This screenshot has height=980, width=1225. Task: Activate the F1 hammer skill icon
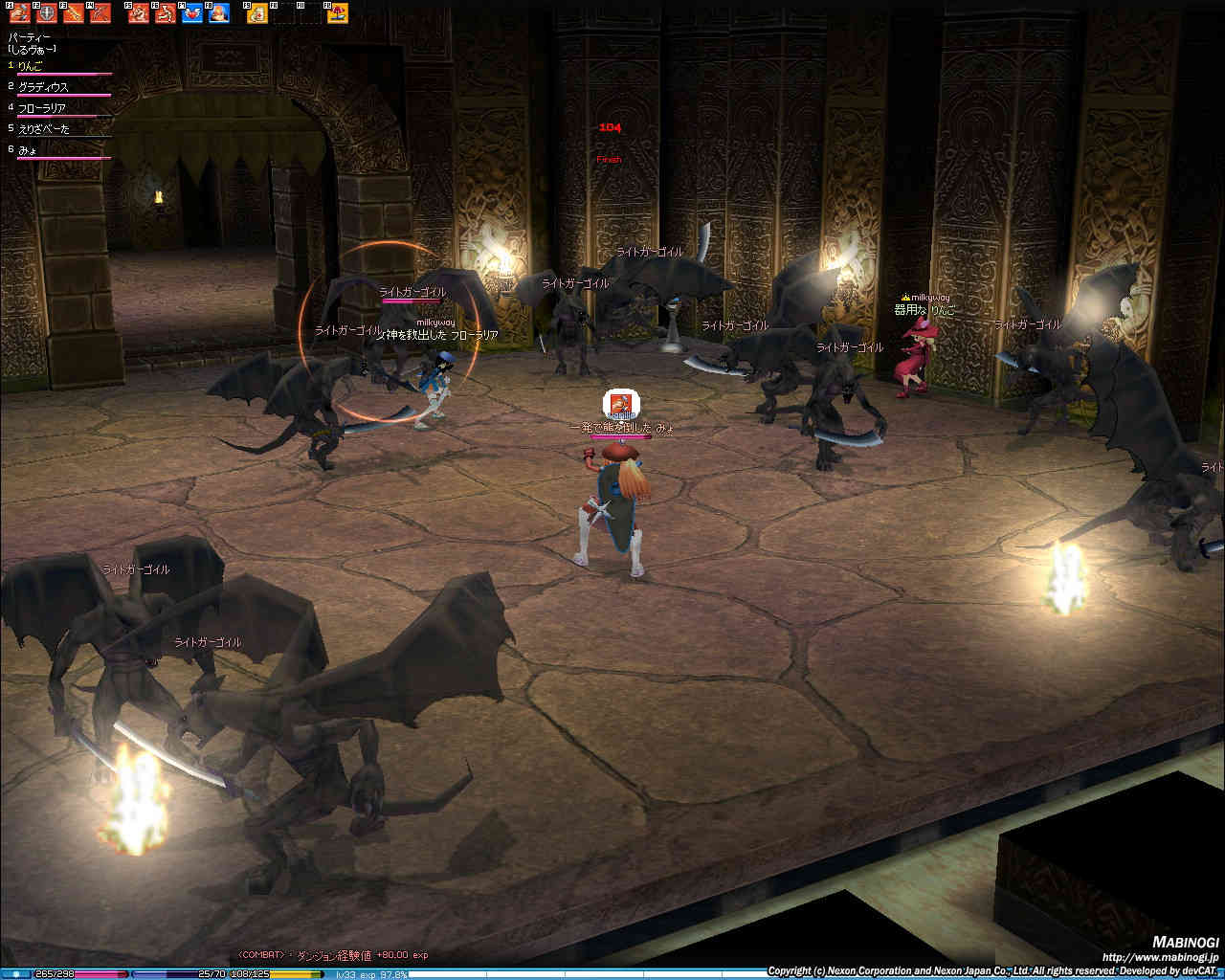coord(19,13)
